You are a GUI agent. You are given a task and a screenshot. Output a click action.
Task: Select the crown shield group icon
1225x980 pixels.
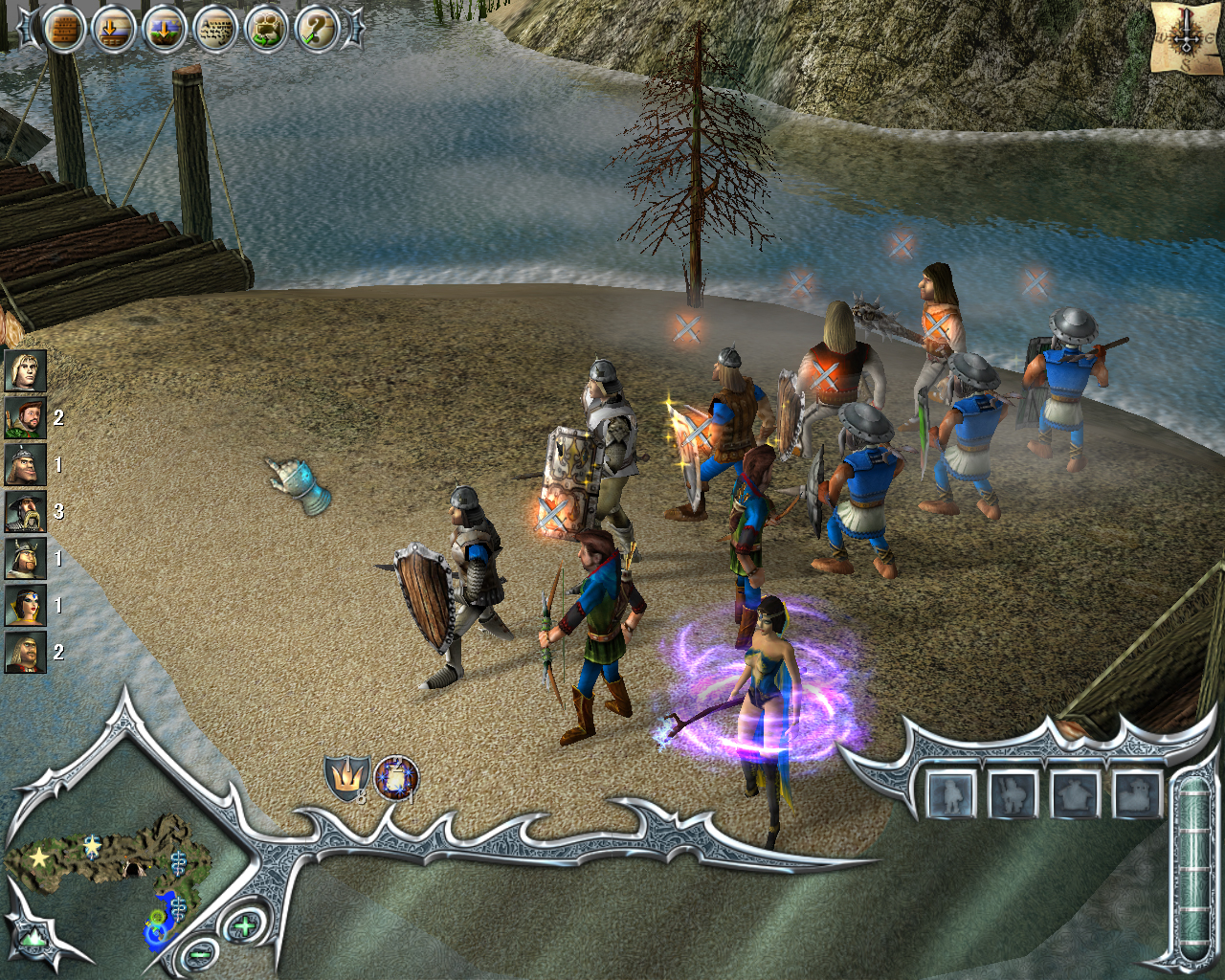pos(345,778)
